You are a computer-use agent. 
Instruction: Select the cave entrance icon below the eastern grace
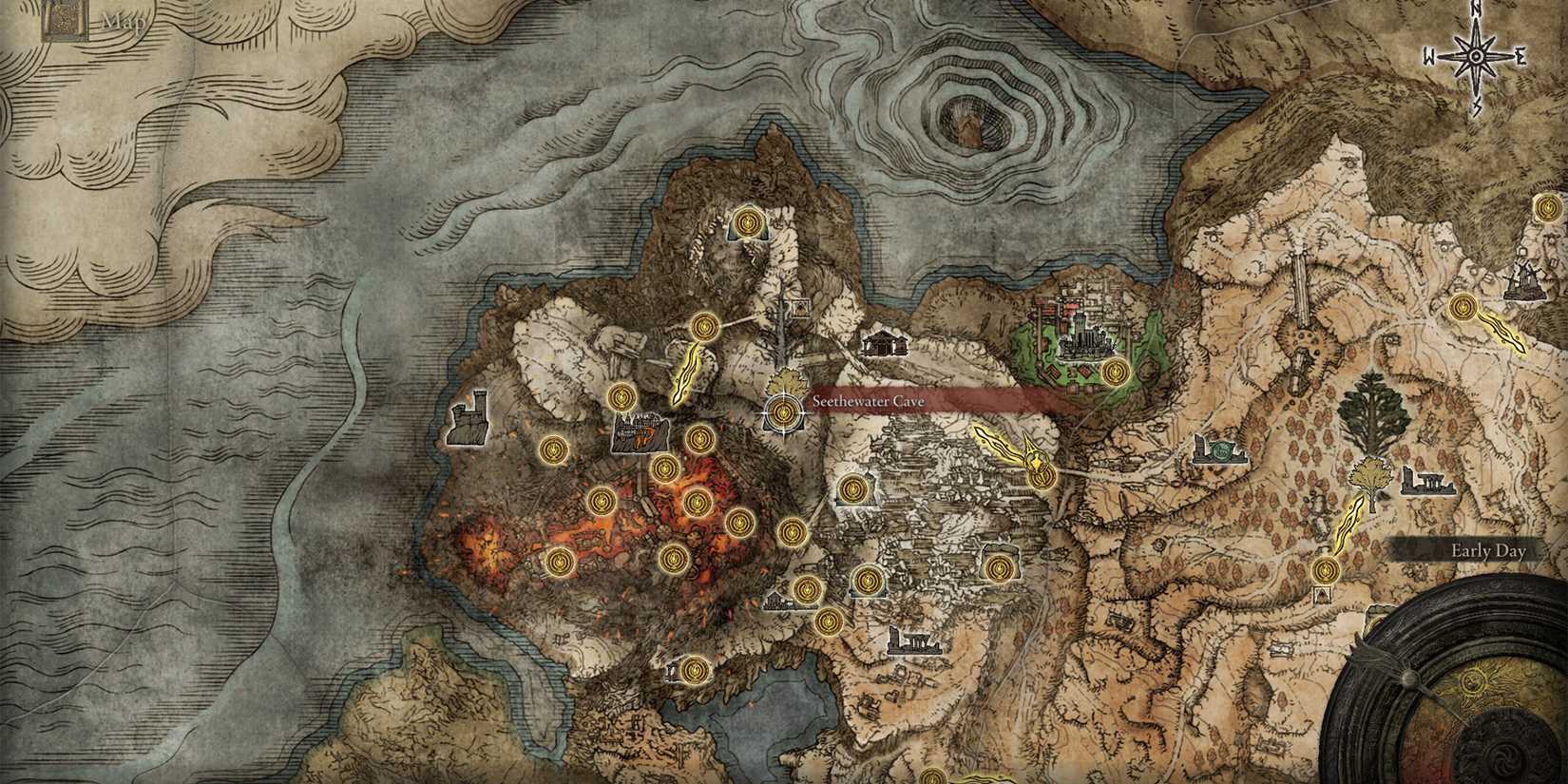coord(1322,596)
